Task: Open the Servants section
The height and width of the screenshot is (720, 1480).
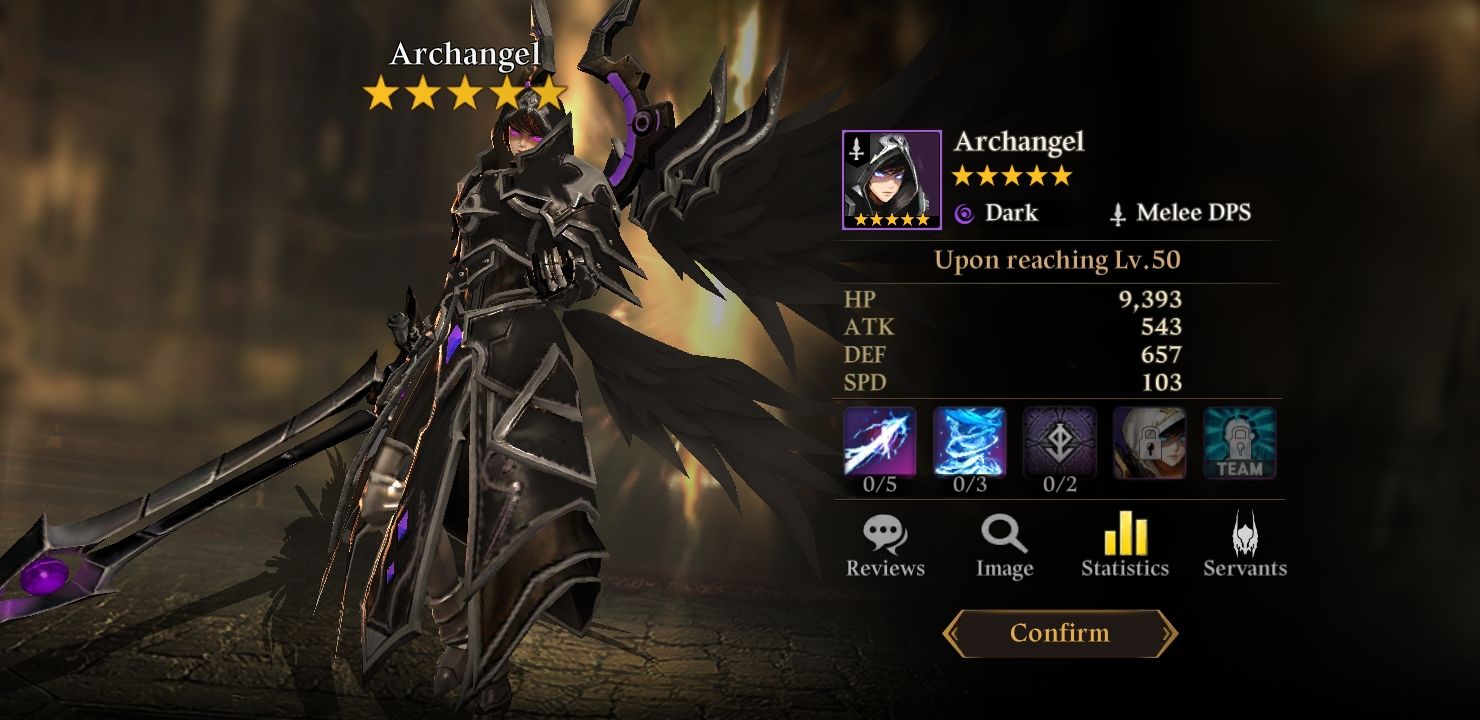Action: point(1243,545)
